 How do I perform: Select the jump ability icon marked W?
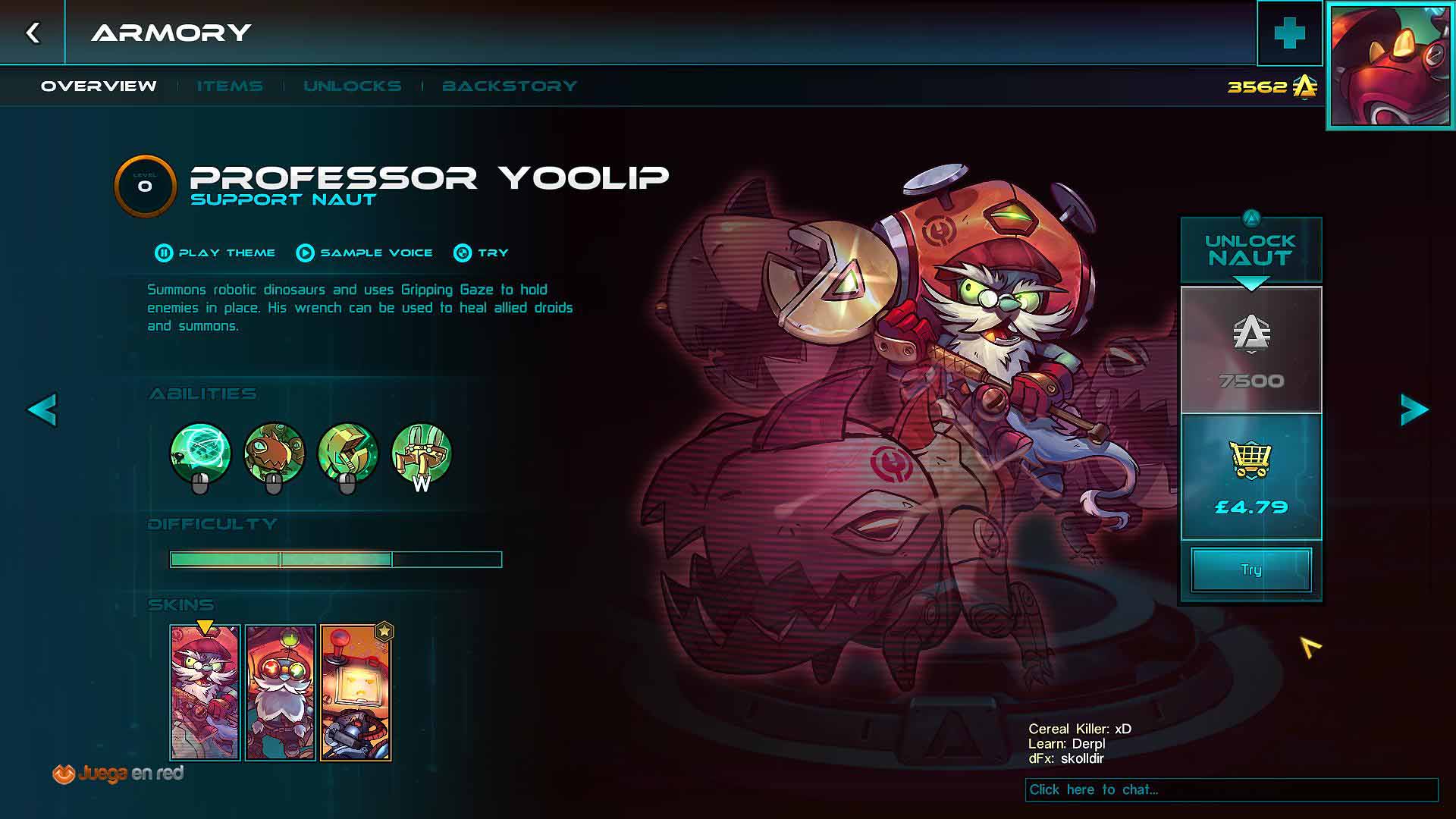421,454
